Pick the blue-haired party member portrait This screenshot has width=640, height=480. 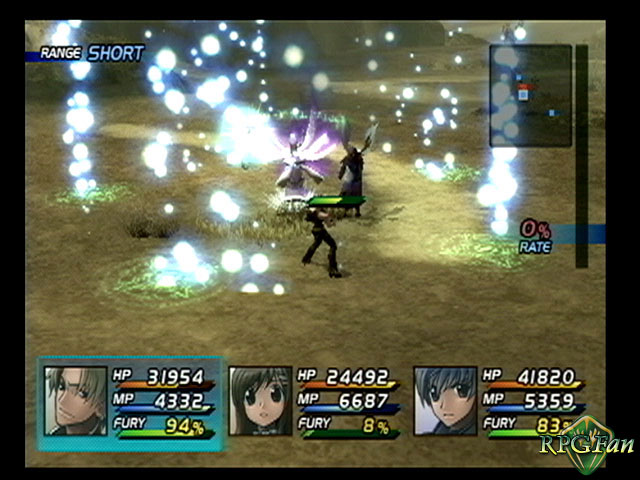pyautogui.click(x=445, y=401)
